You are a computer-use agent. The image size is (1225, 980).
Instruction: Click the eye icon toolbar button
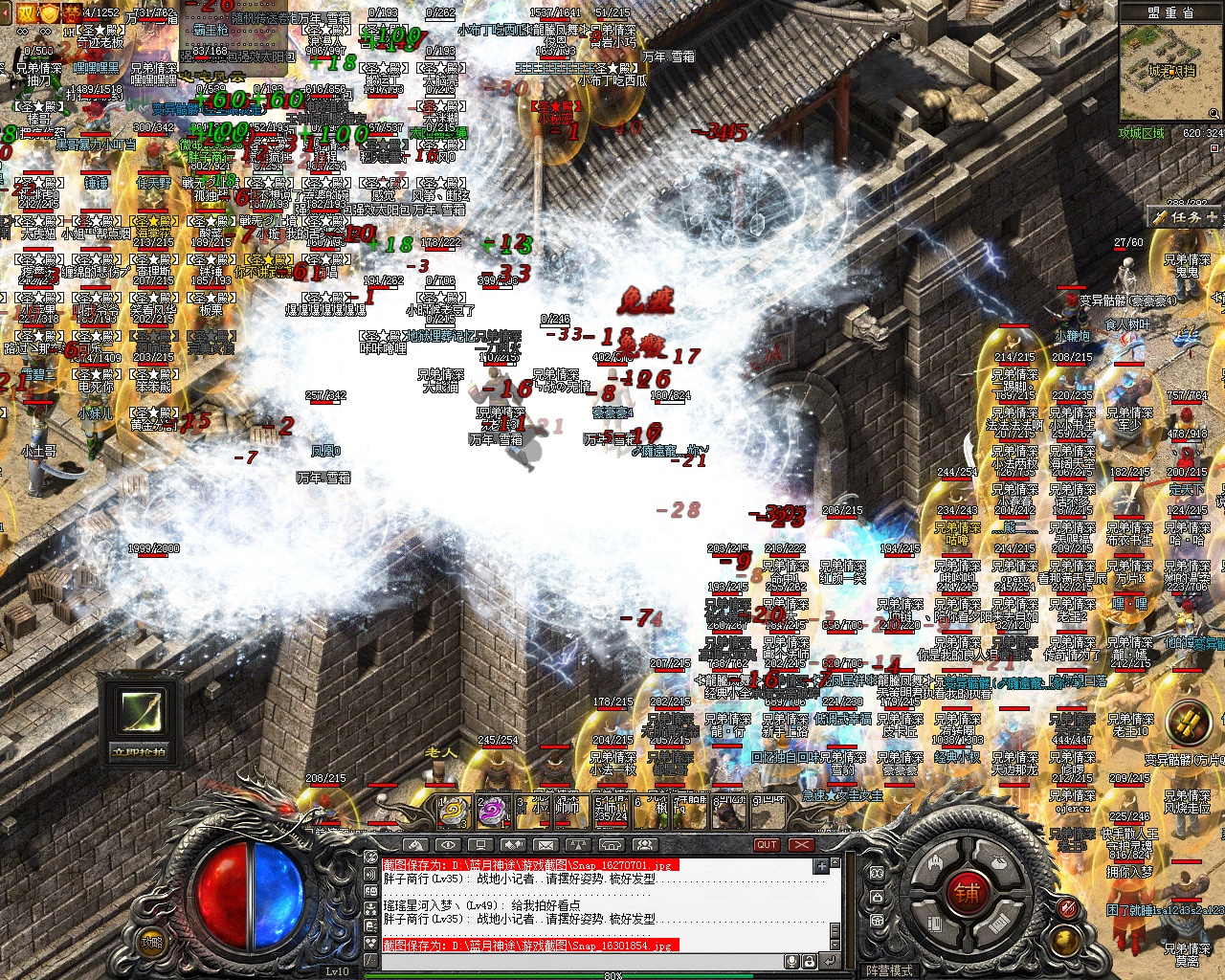click(x=447, y=845)
